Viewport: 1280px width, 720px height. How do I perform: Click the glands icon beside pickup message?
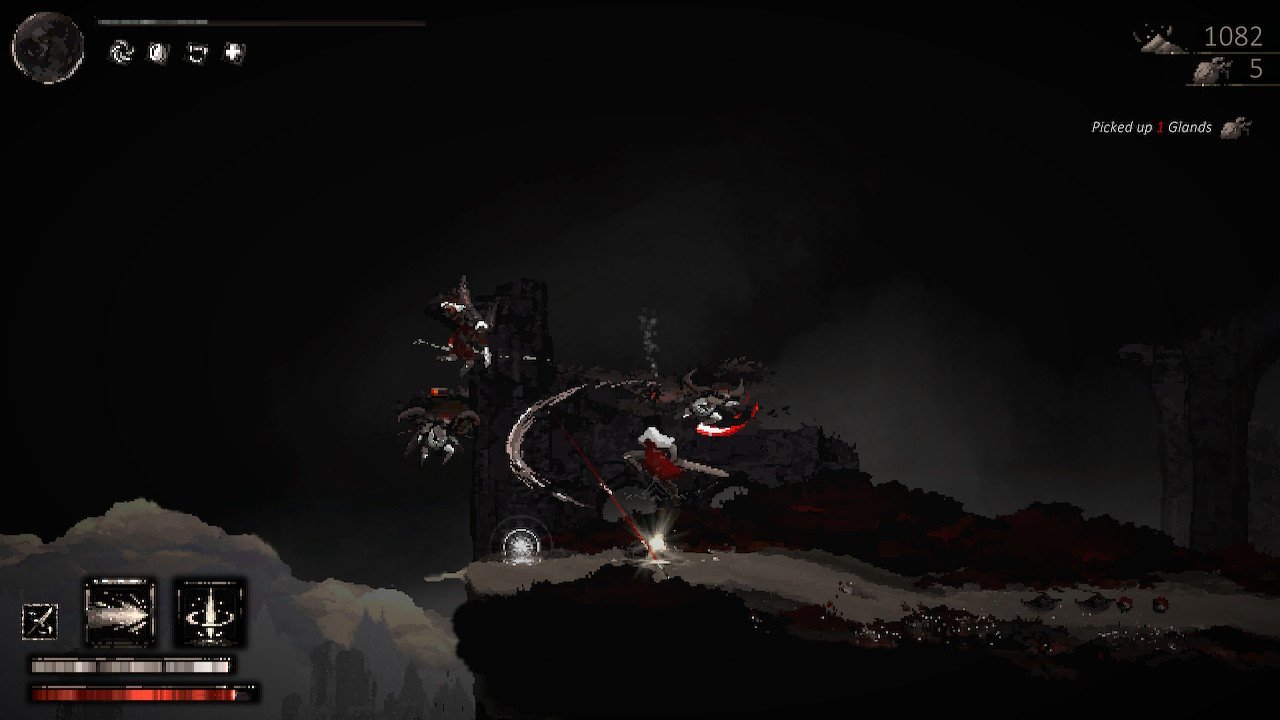1237,127
